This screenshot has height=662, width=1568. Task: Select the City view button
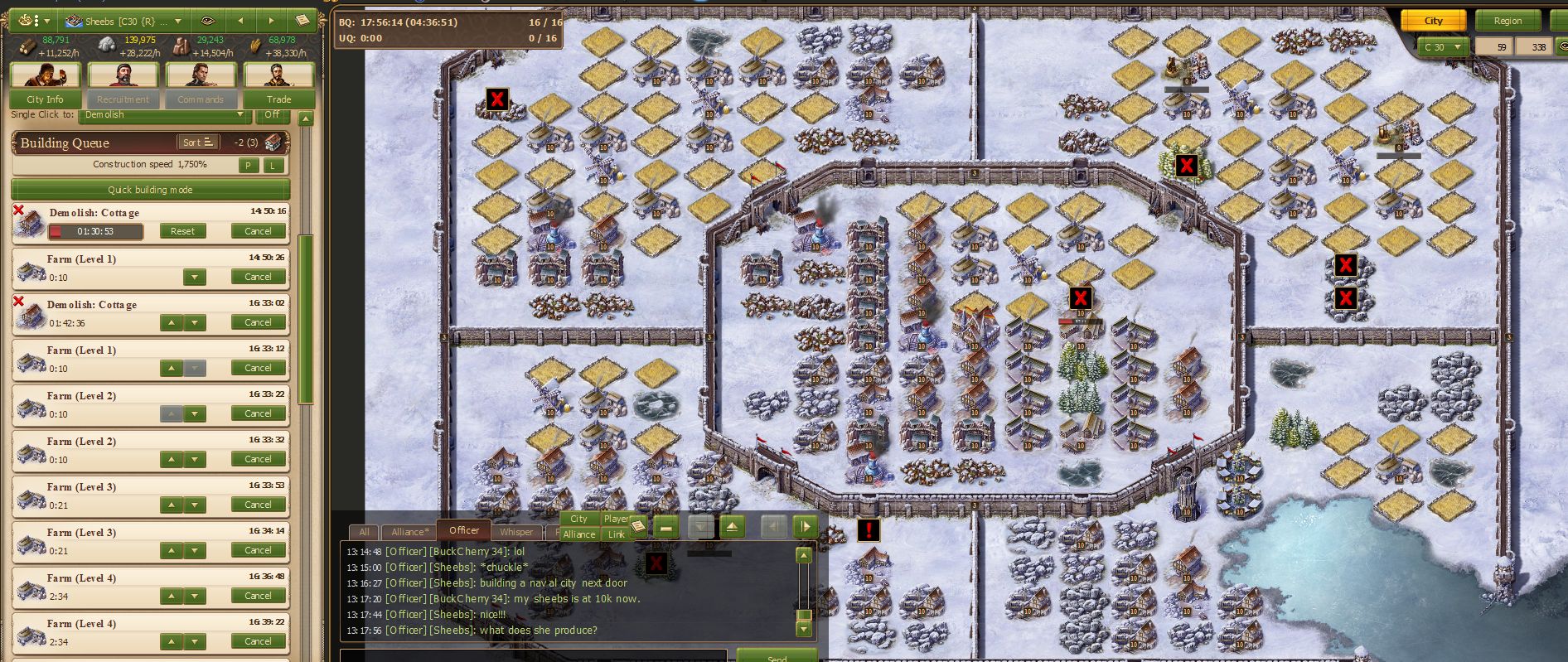point(1433,21)
